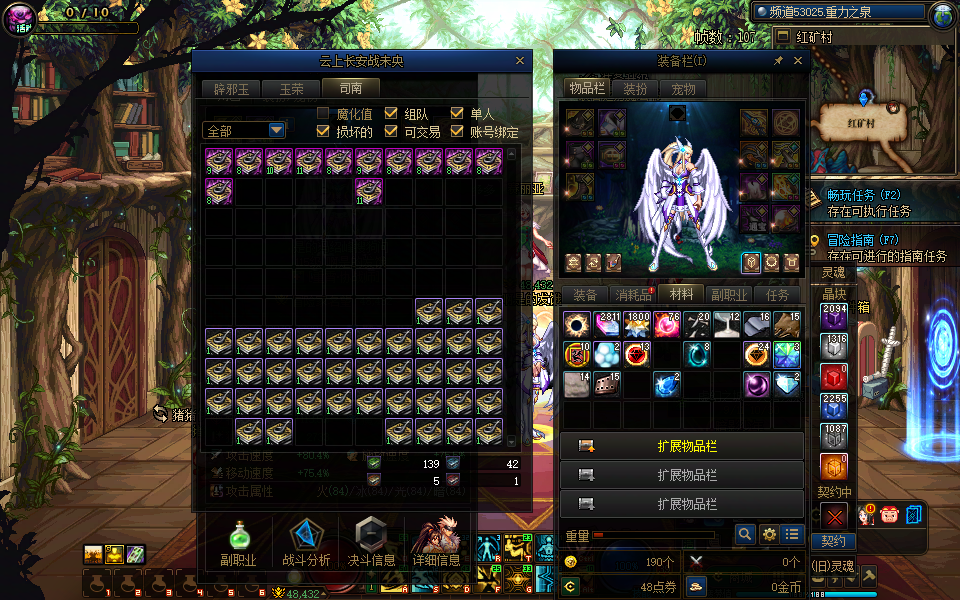Show the 消耗品 inventory tab

pyautogui.click(x=633, y=295)
